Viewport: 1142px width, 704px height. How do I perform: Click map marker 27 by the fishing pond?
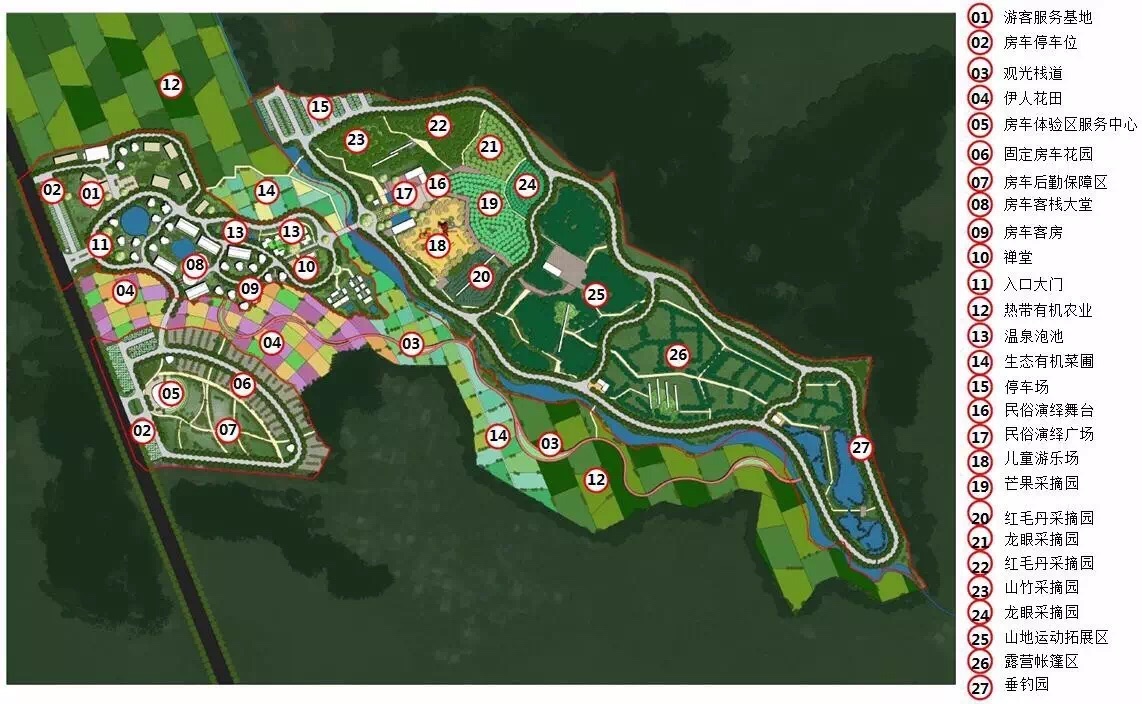click(861, 449)
